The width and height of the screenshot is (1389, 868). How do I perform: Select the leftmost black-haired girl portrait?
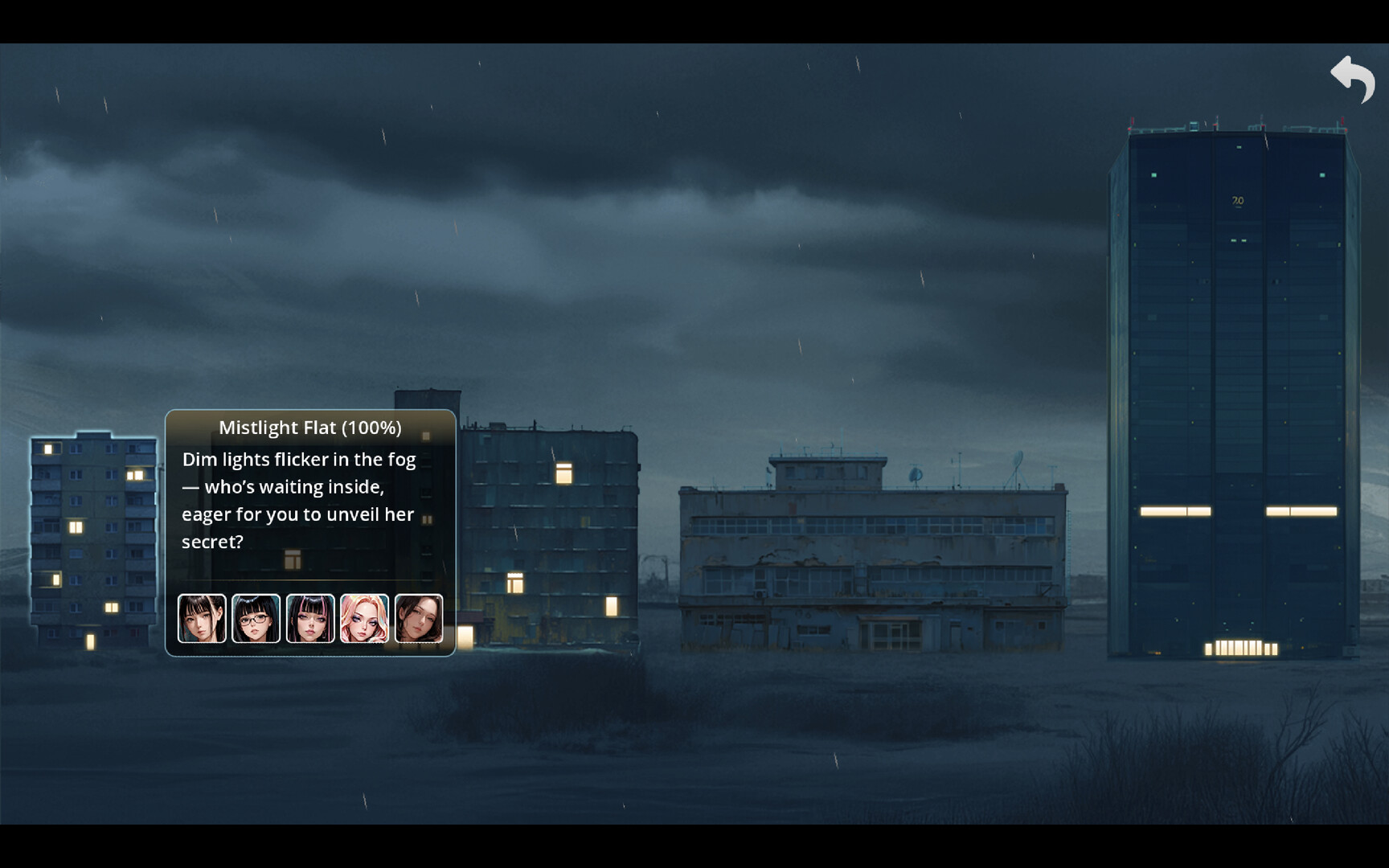[x=201, y=617]
